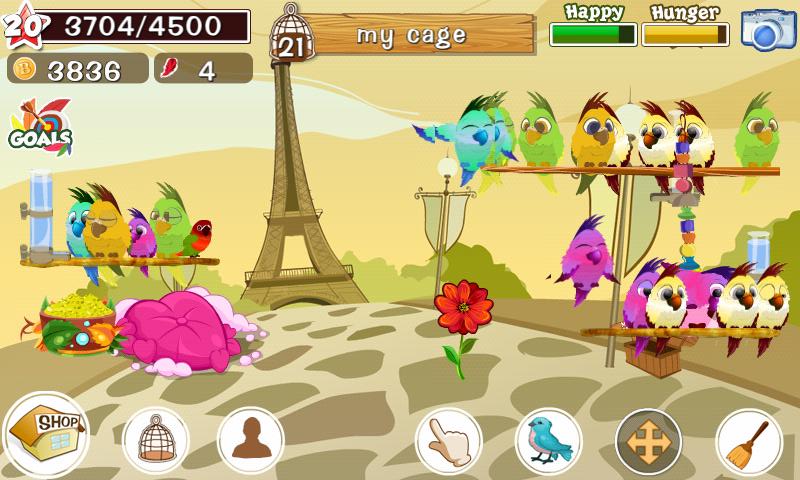Viewport: 800px width, 480px height.
Task: Select the broom cleaning tool
Action: click(748, 440)
